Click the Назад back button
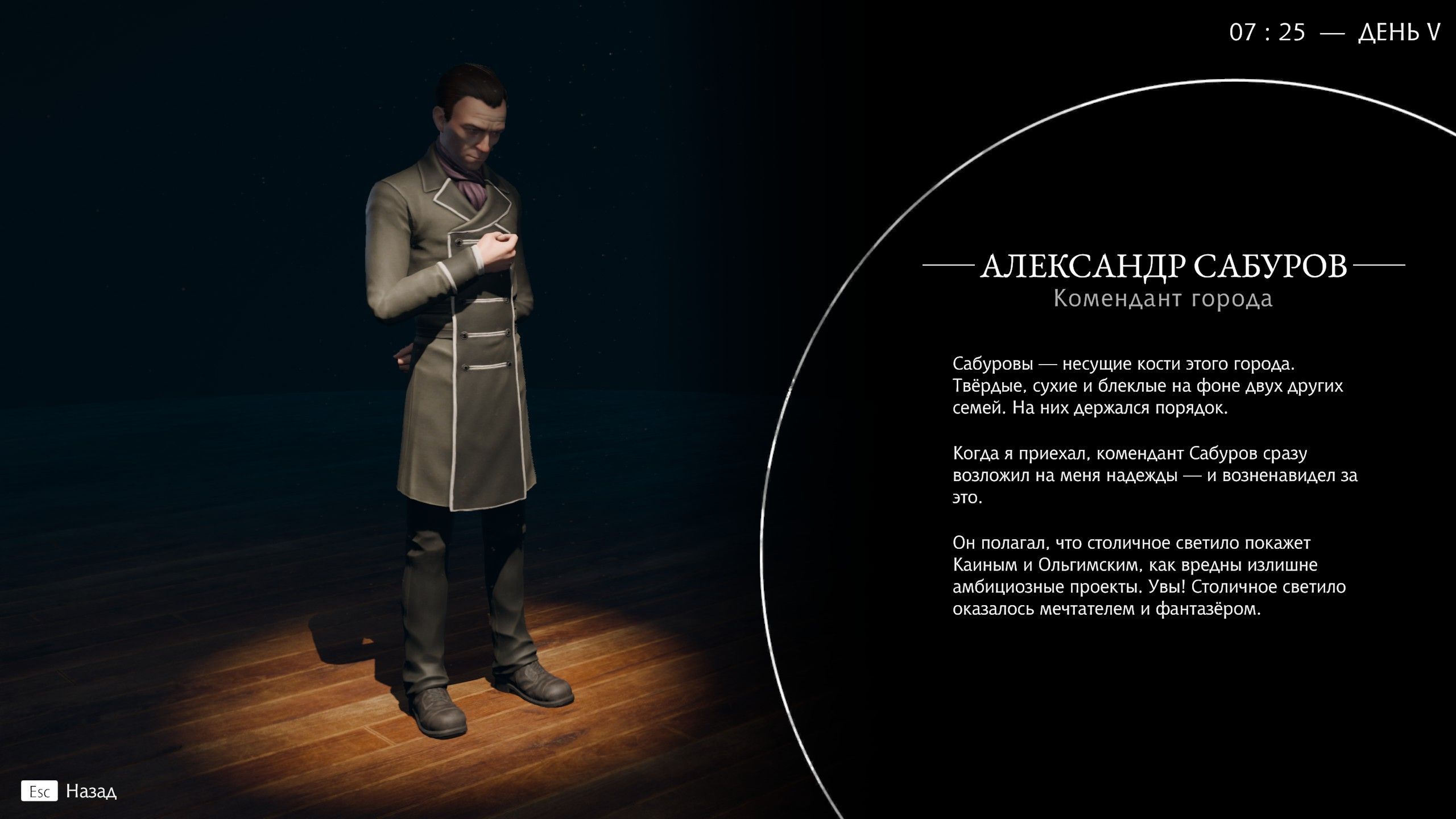This screenshot has height=819, width=1456. tap(92, 791)
